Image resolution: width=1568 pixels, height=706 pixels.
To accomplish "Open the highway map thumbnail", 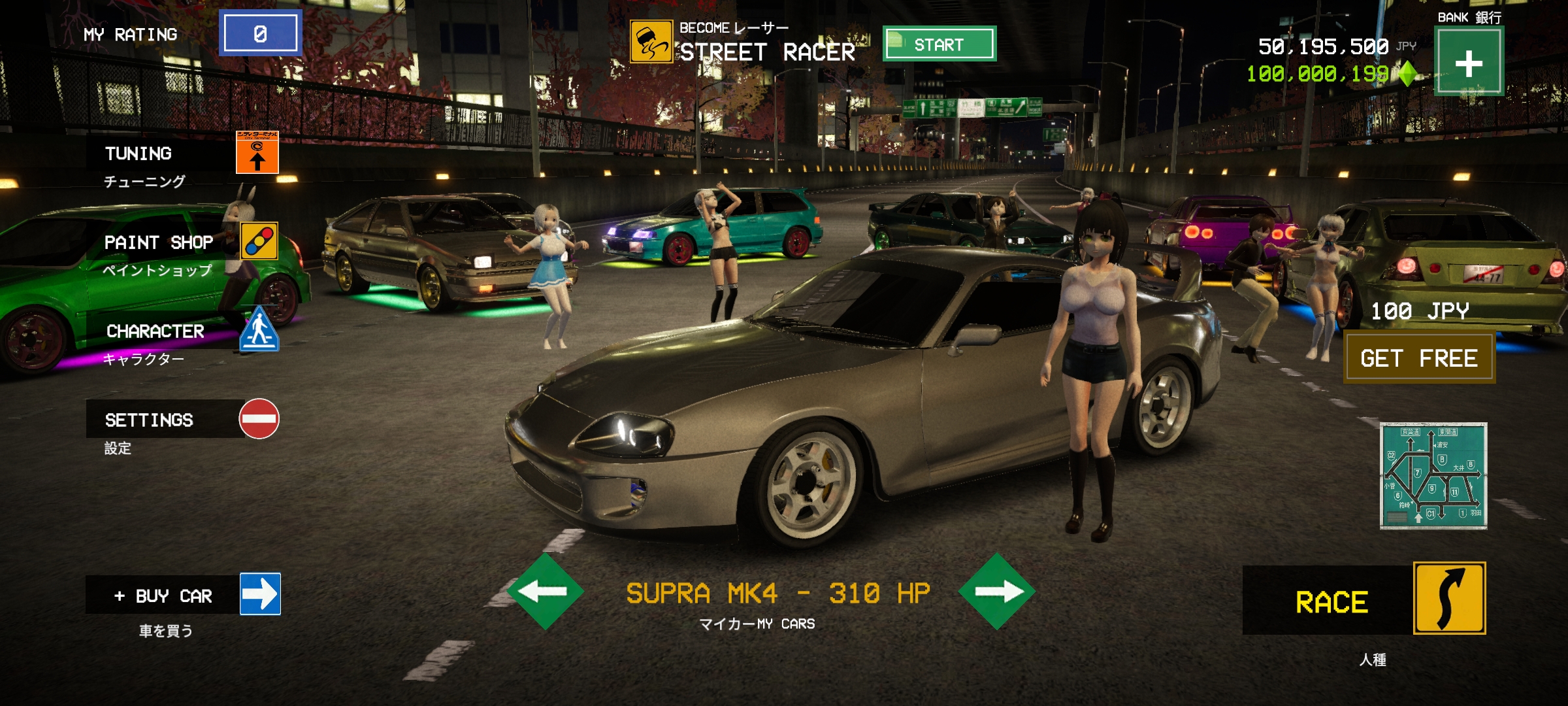I will pos(1433,475).
